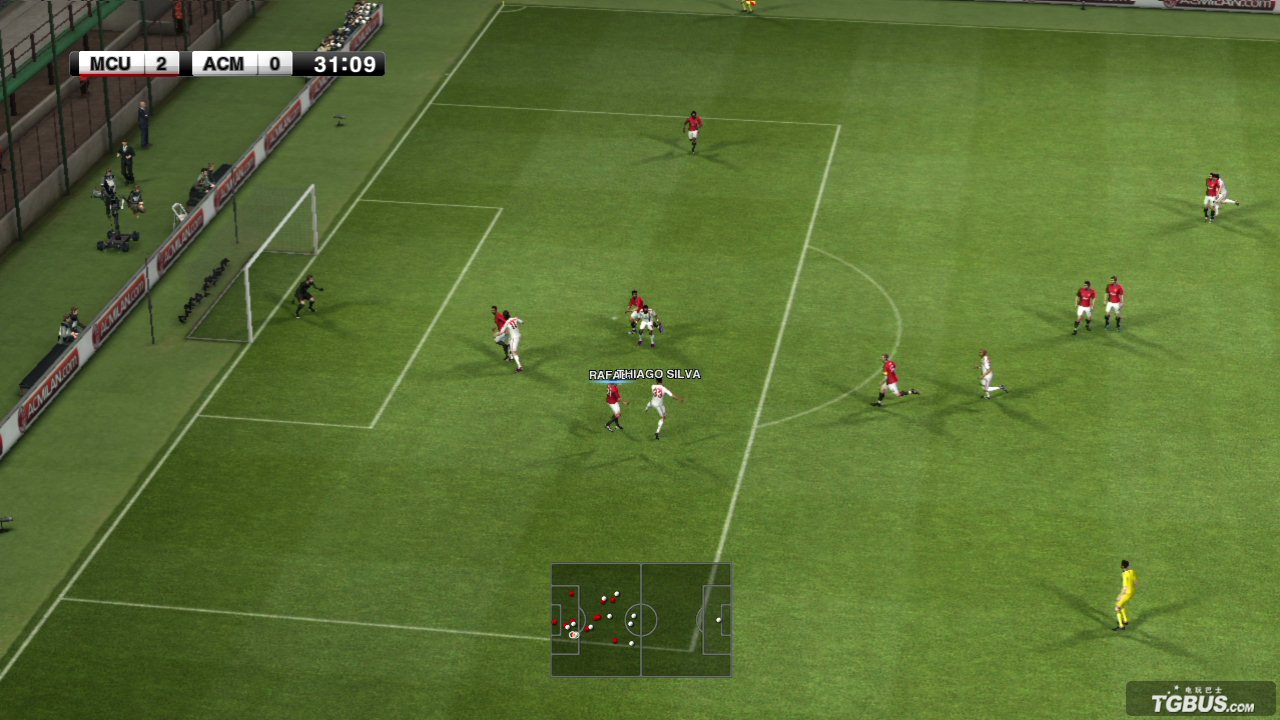Click the pitch radar minimap
1280x720 pixels.
(x=641, y=620)
